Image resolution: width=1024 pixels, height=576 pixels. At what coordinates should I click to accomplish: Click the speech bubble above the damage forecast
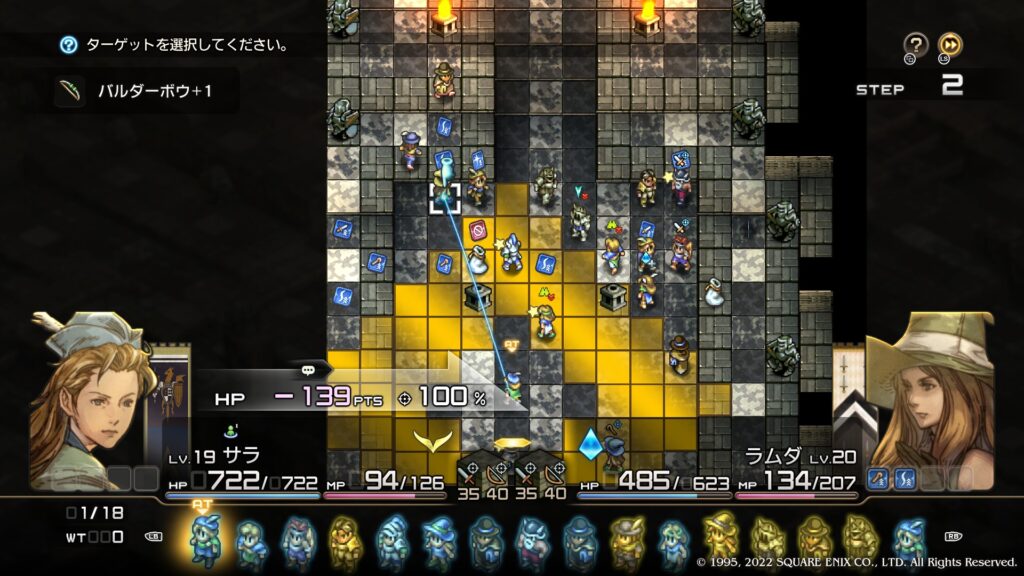tap(308, 368)
